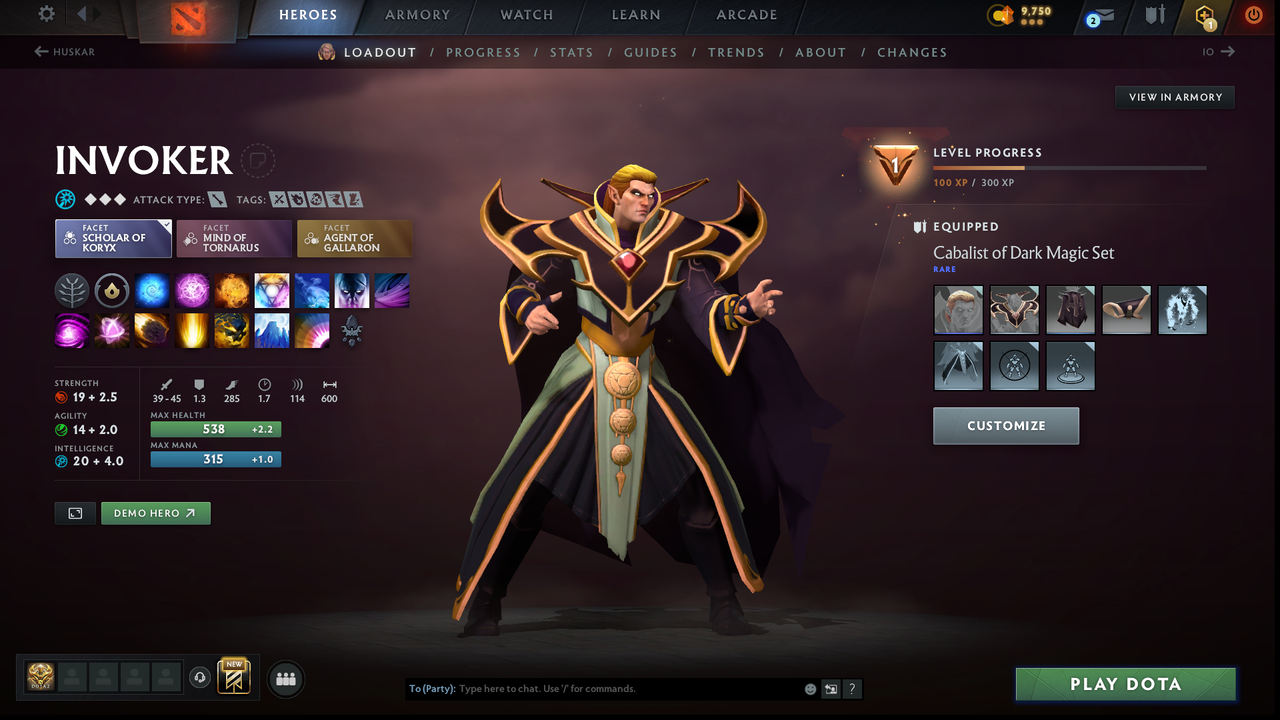
Task: Click the Sun Strike ability icon
Action: click(x=191, y=331)
